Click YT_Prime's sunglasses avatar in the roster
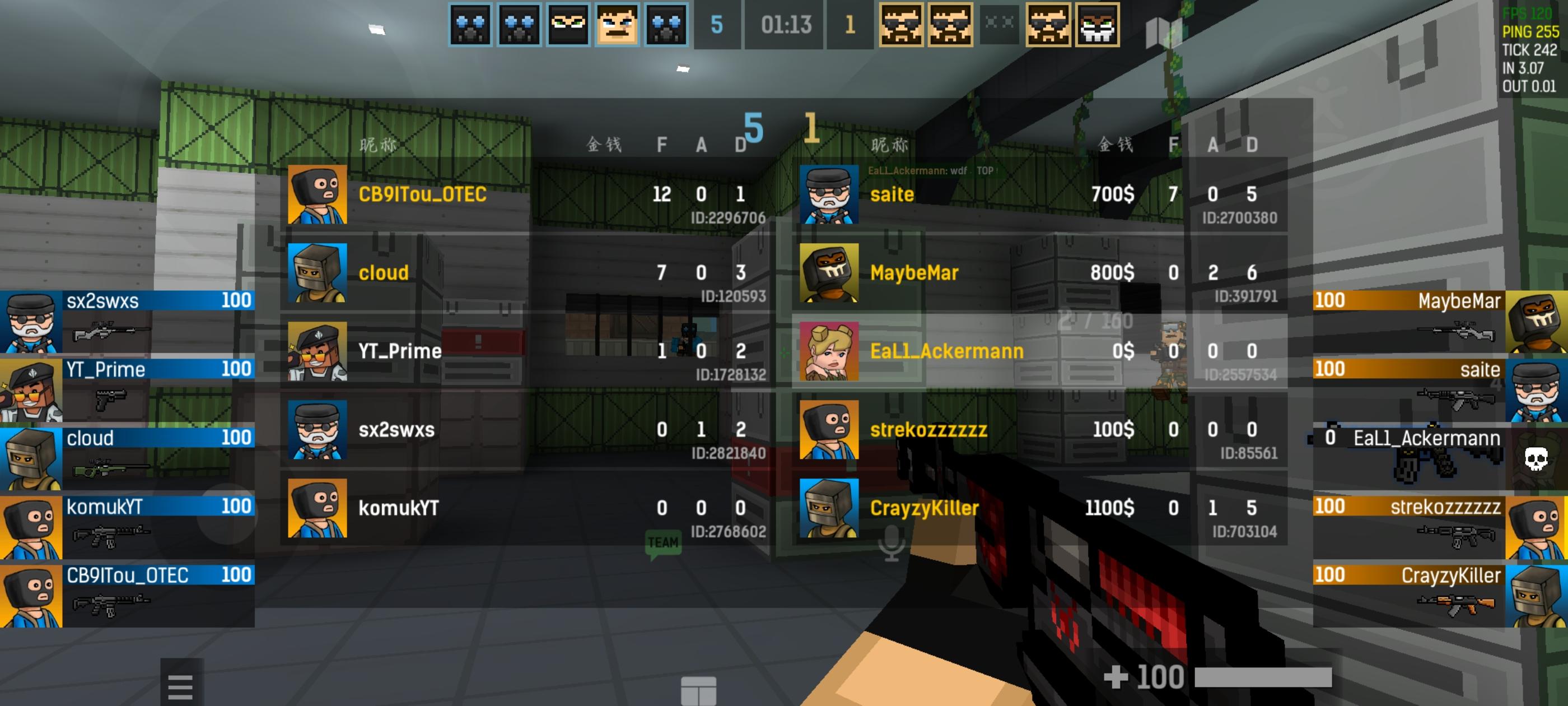The width and height of the screenshot is (1568, 706). click(x=318, y=351)
